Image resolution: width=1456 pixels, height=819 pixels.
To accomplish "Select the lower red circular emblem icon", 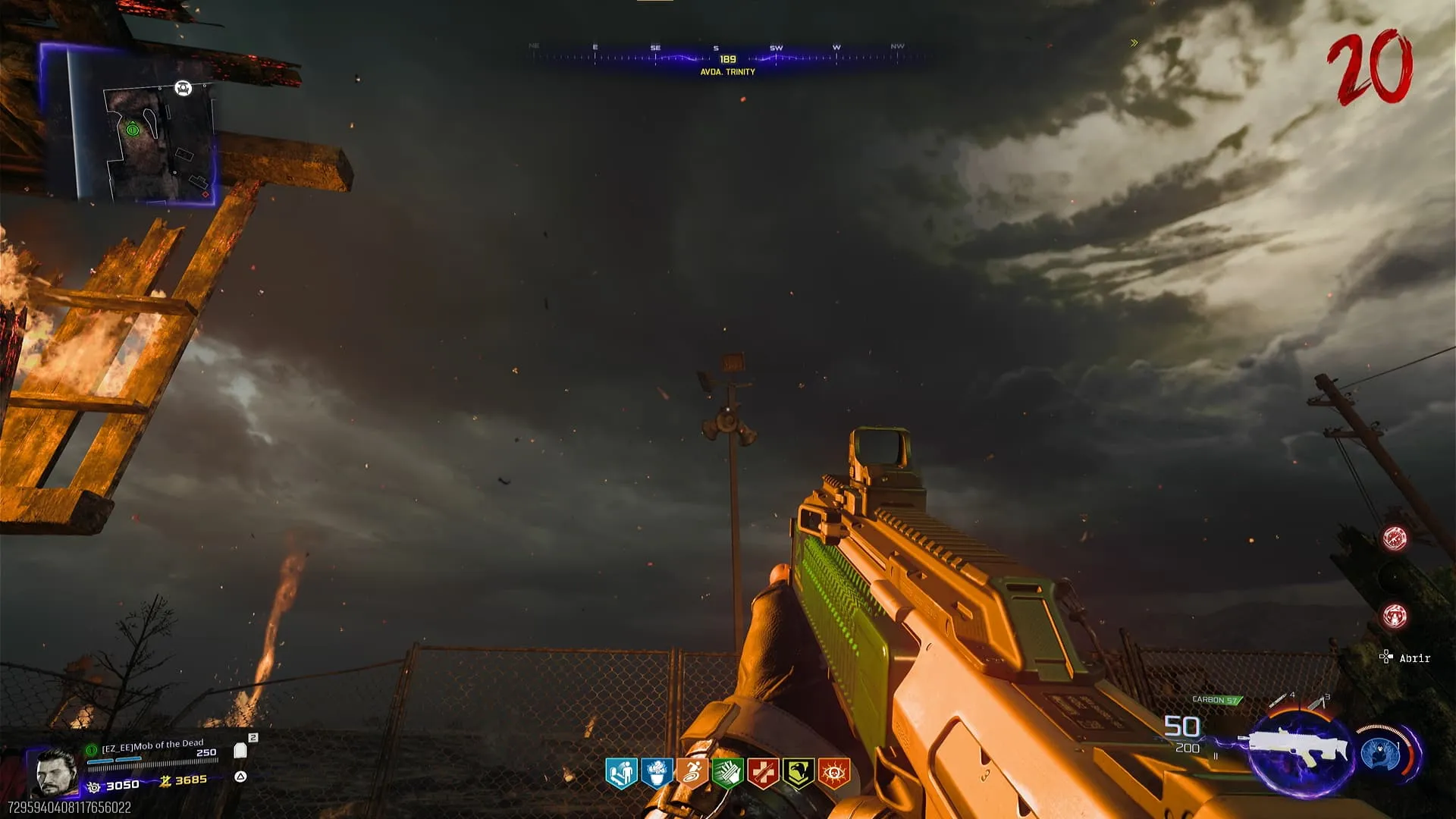I will click(x=1395, y=616).
